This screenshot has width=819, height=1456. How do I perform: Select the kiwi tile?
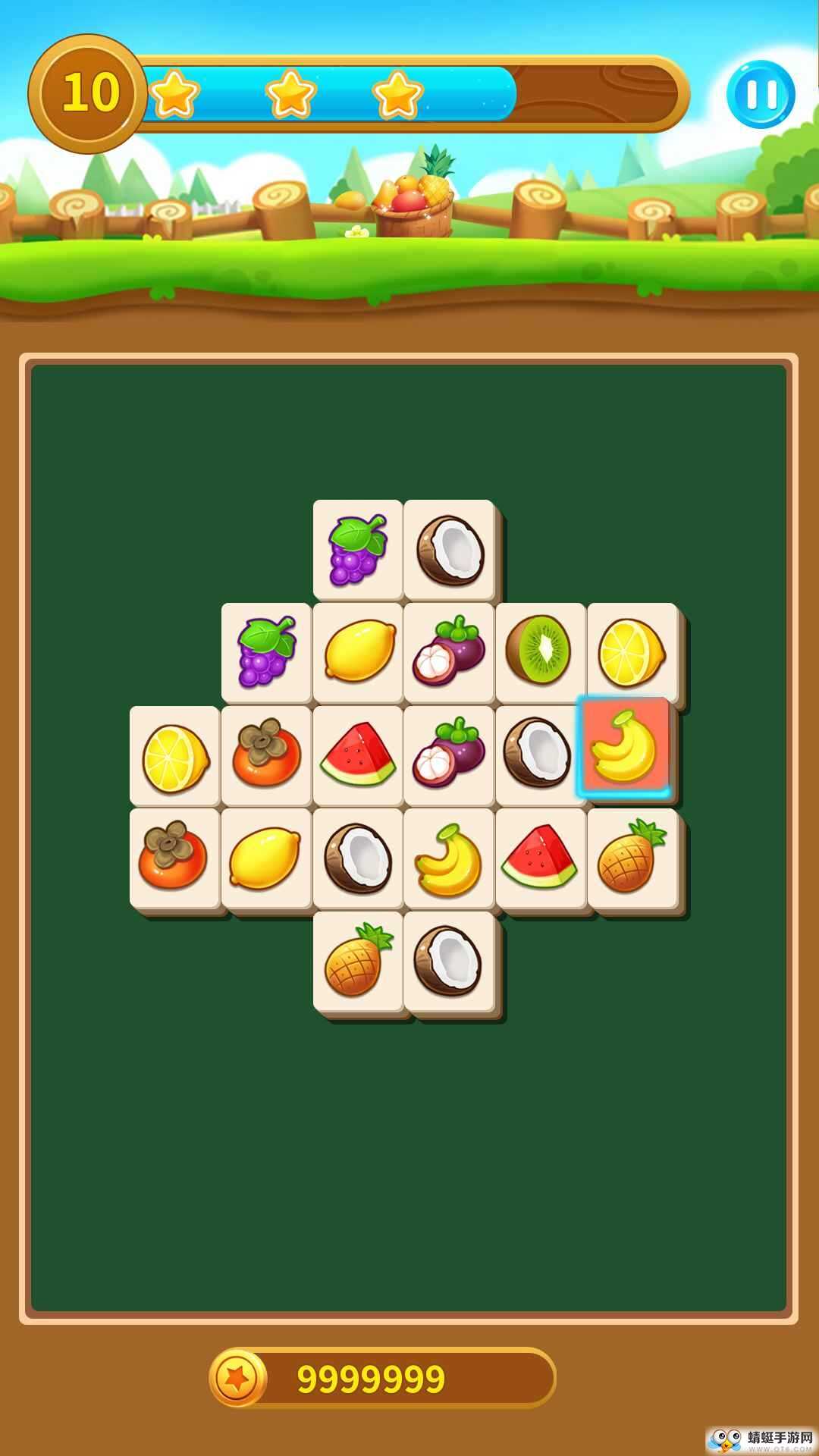[539, 651]
